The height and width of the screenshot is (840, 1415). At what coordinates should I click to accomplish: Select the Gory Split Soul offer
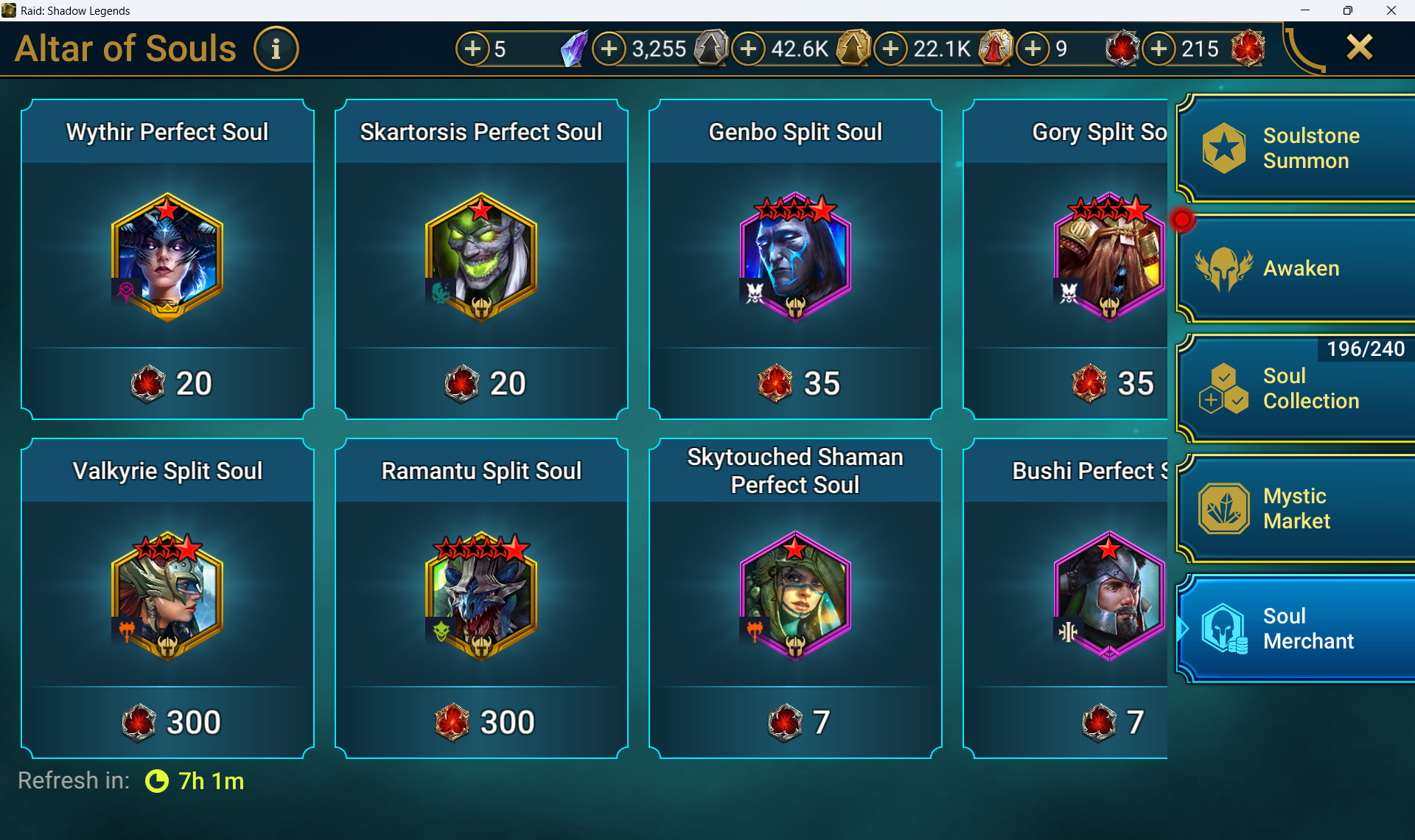[1066, 259]
